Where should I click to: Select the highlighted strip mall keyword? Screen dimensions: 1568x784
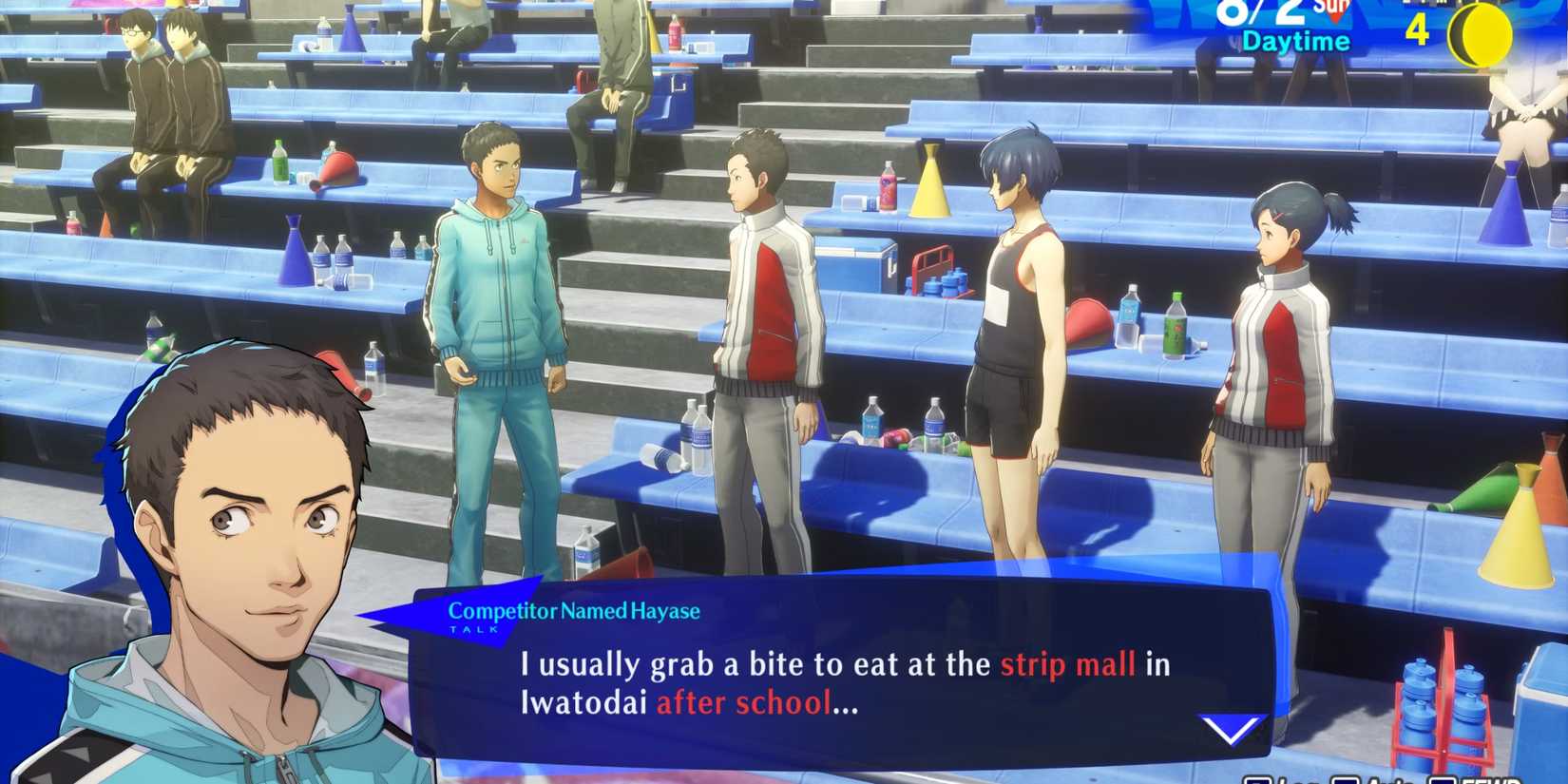(x=1066, y=665)
